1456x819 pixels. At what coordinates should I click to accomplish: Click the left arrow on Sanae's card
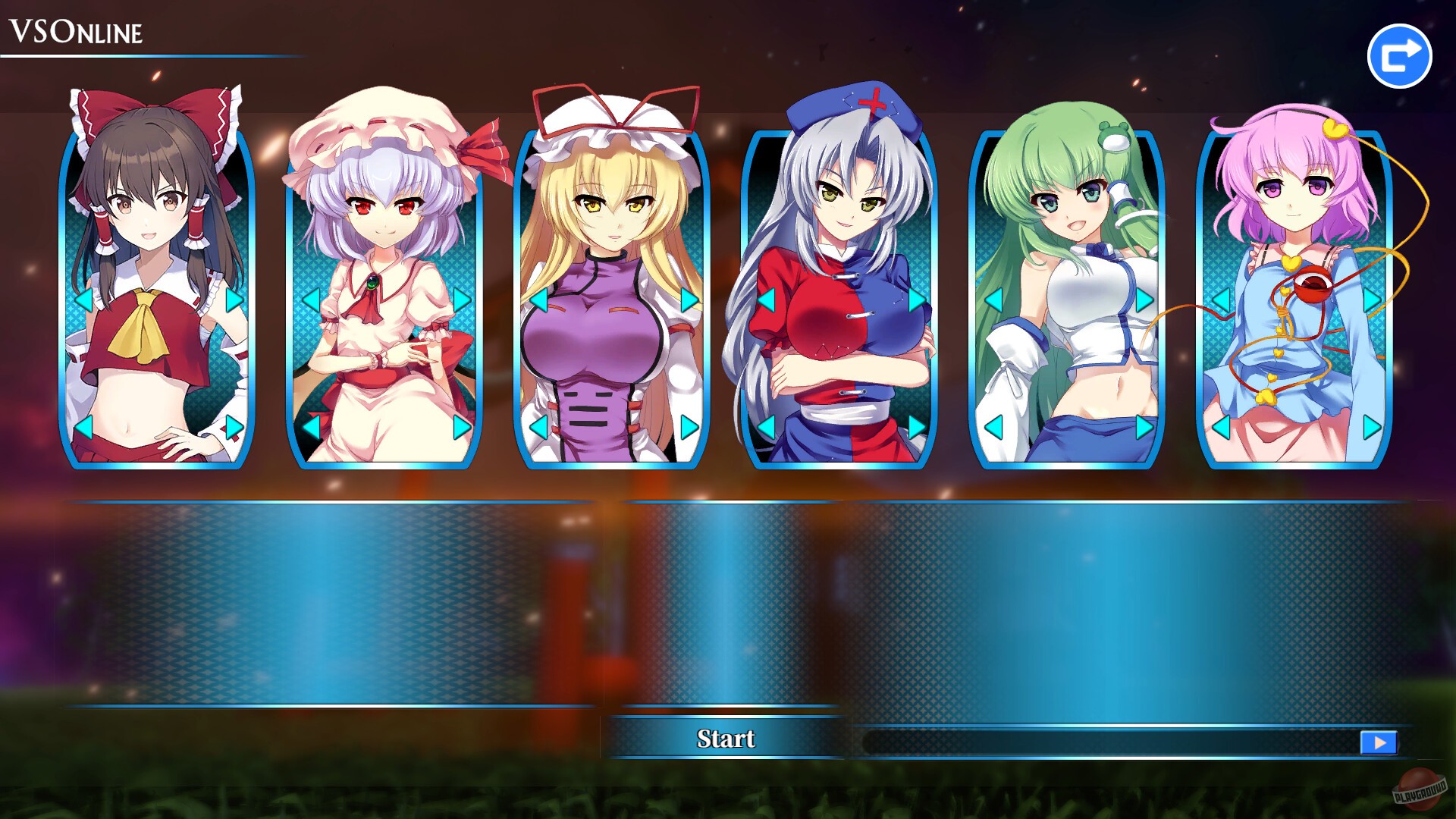tap(993, 300)
